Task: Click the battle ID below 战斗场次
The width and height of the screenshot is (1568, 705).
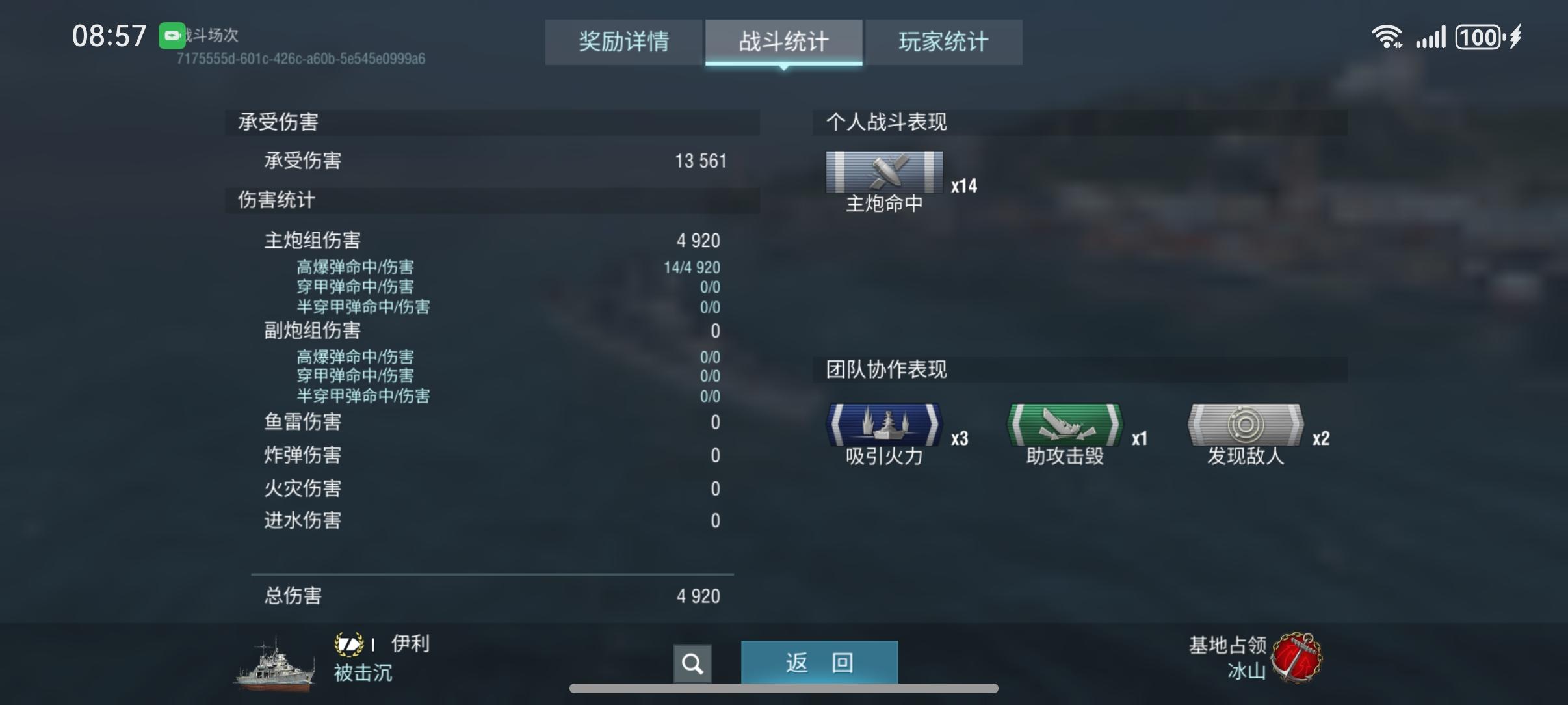Action: [x=300, y=59]
